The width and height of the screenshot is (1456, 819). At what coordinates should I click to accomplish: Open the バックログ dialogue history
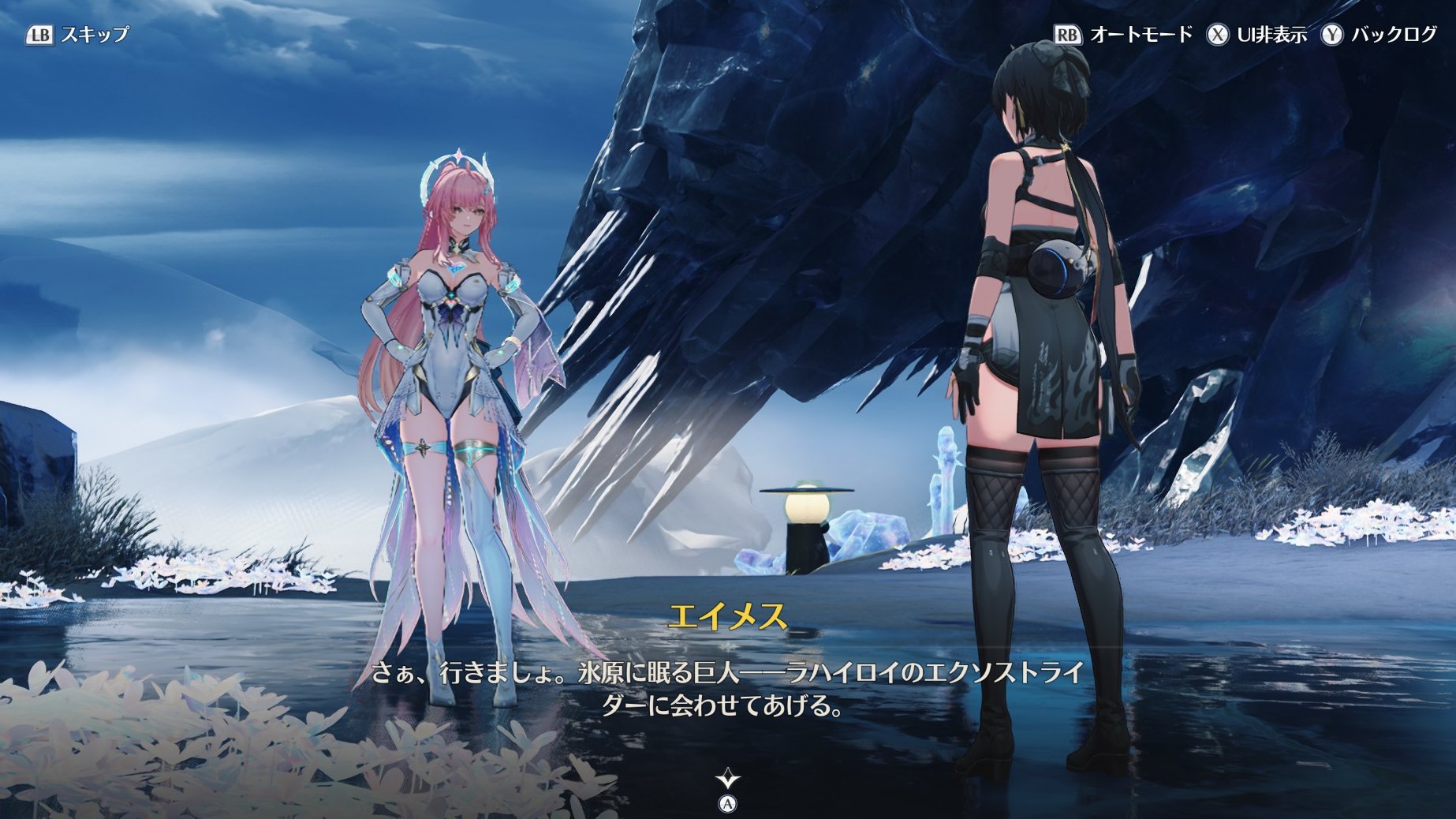1379,35
